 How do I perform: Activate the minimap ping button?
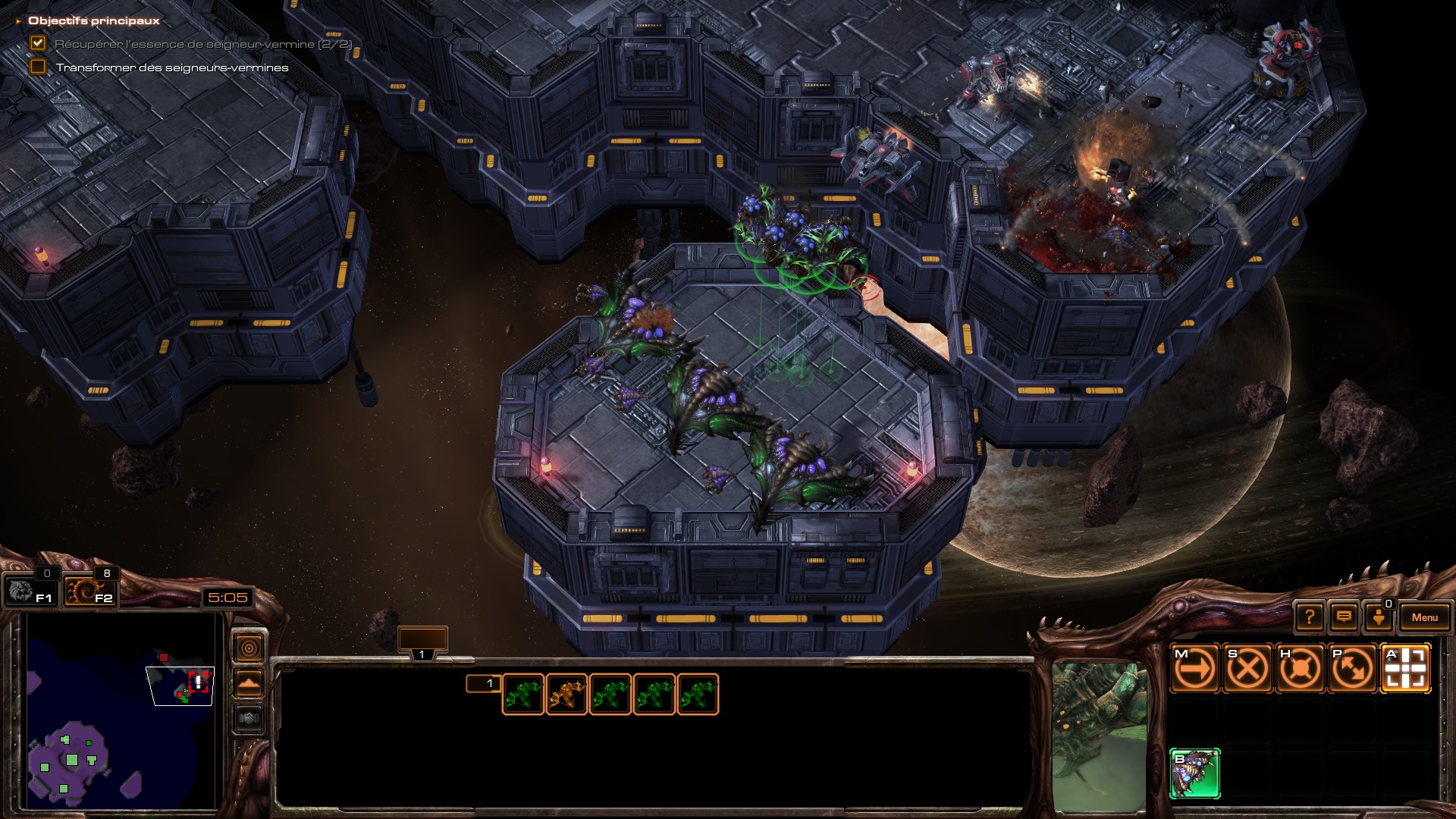[249, 648]
